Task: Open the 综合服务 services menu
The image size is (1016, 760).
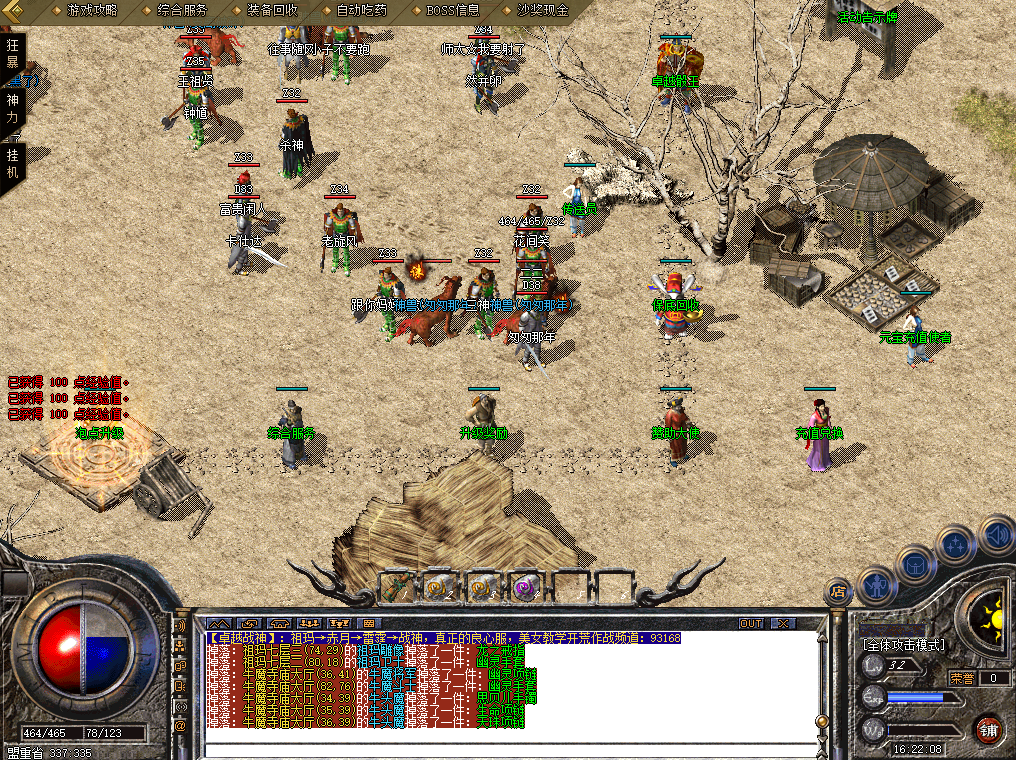Action: pyautogui.click(x=182, y=10)
